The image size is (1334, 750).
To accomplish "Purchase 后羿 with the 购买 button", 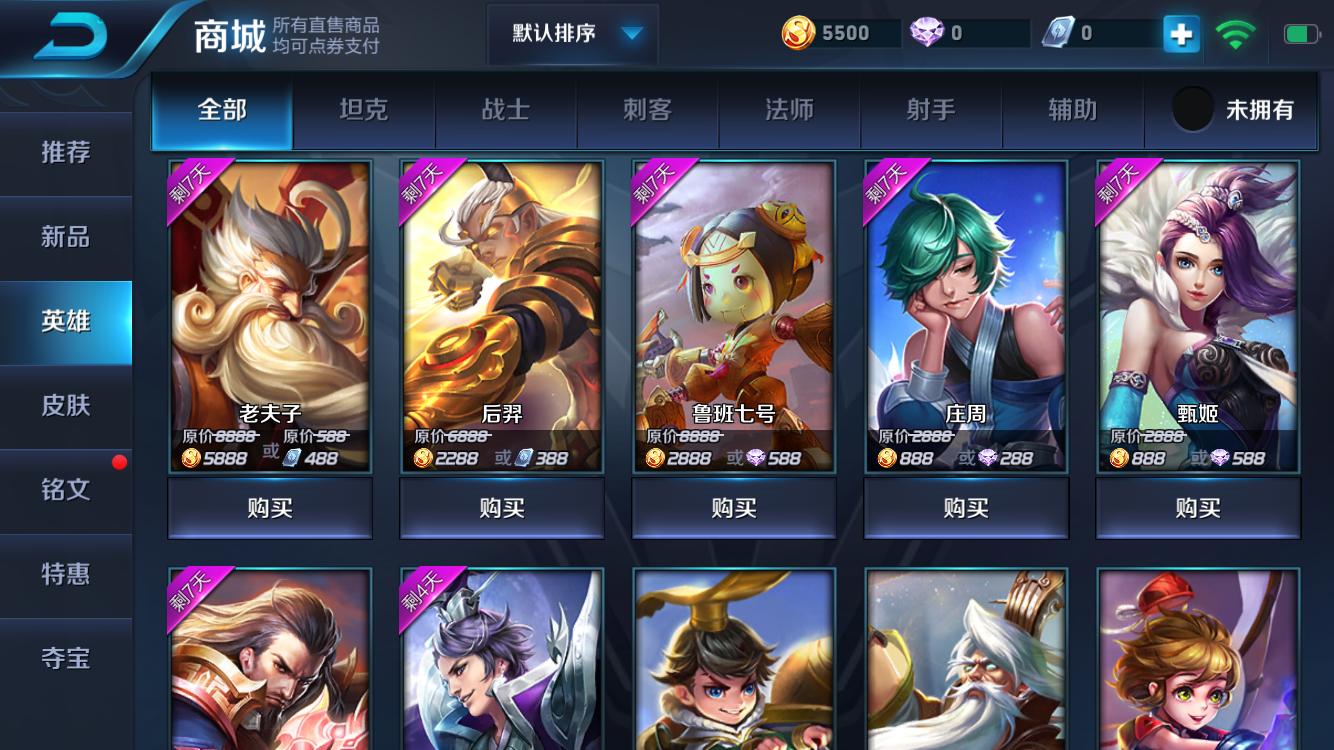I will (x=502, y=508).
